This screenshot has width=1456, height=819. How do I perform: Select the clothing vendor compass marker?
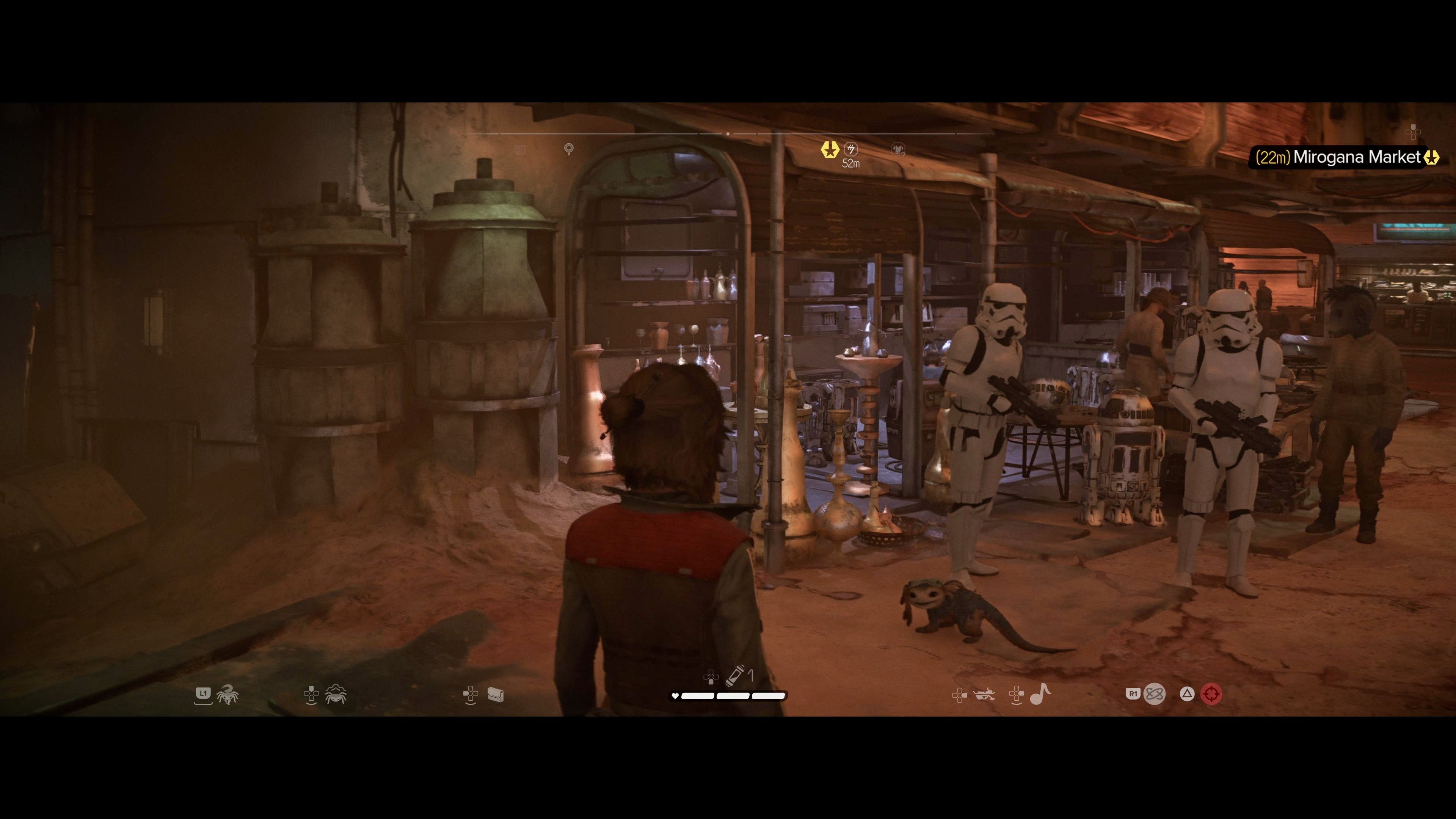coord(897,149)
